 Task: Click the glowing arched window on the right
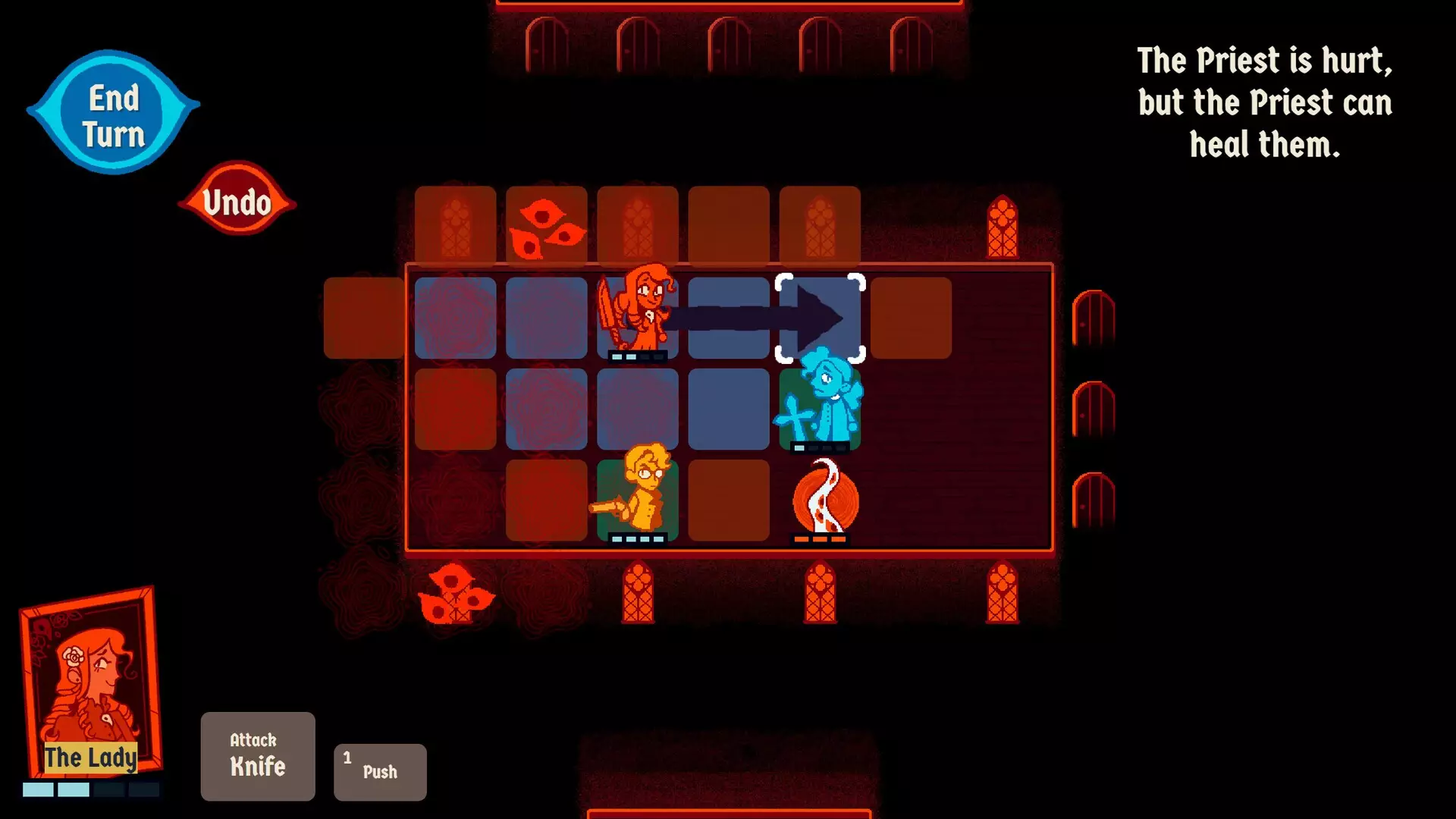coord(1003,227)
